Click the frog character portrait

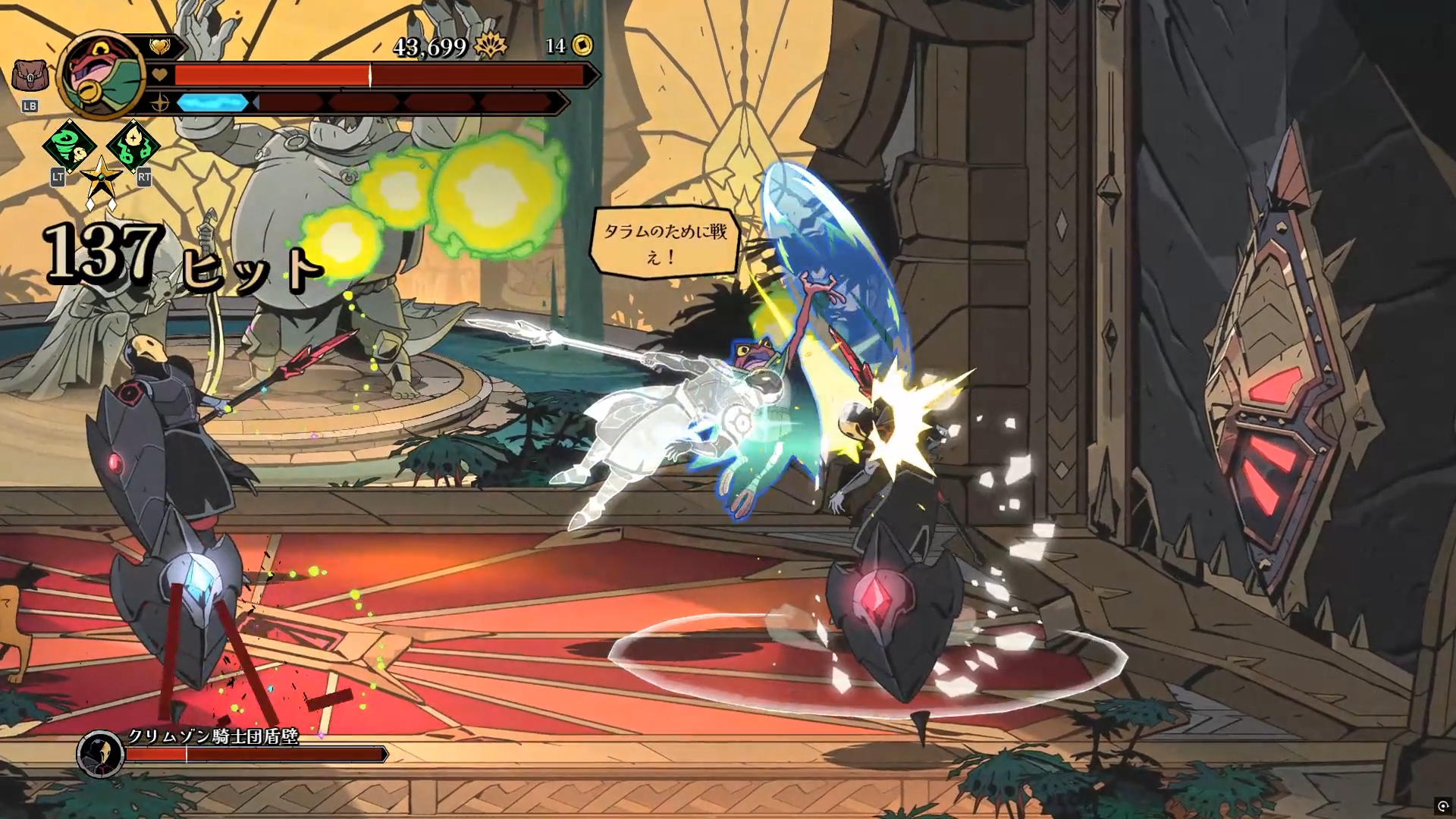pos(102,76)
